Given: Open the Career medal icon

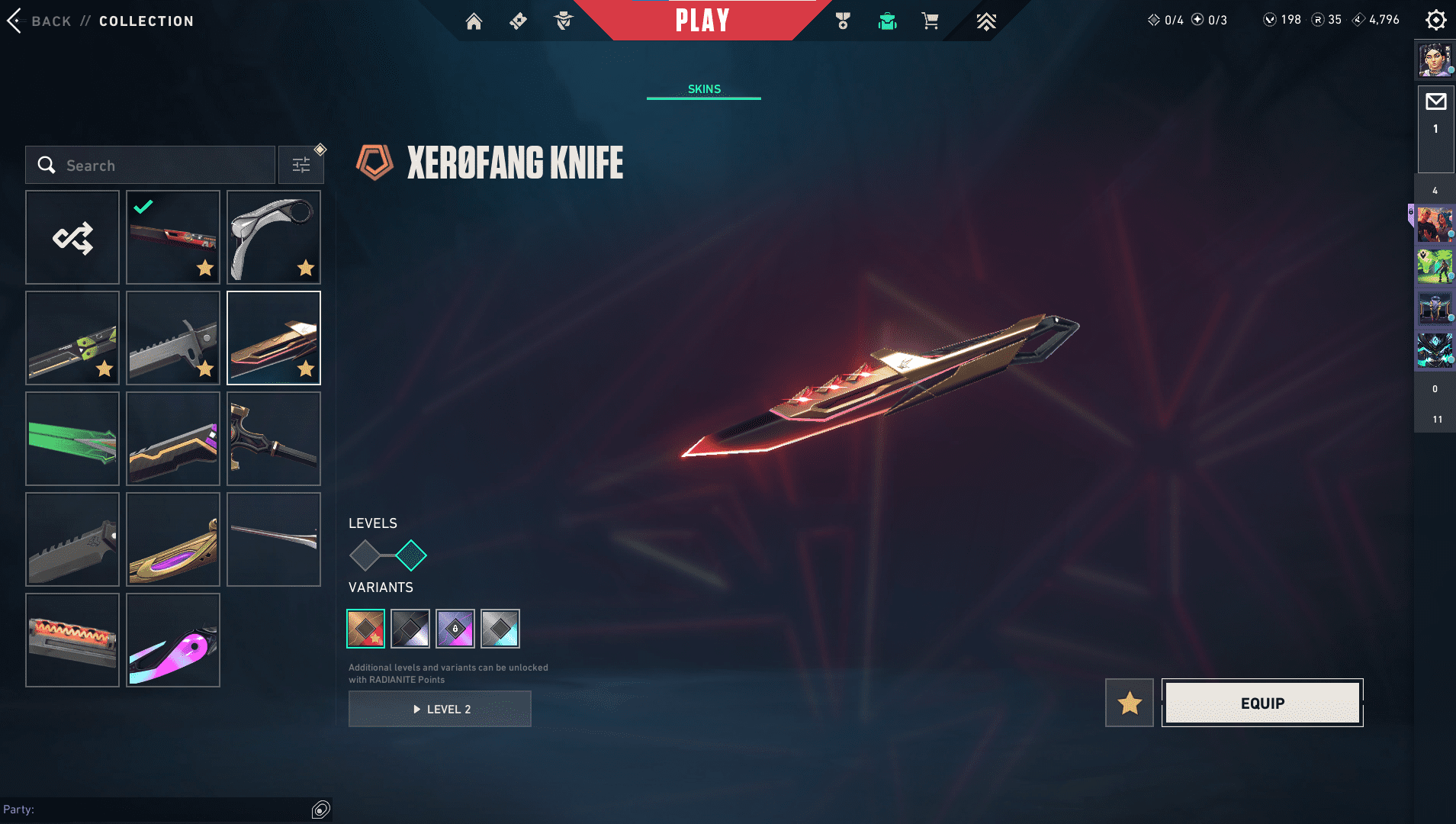Looking at the screenshot, I should click(844, 21).
